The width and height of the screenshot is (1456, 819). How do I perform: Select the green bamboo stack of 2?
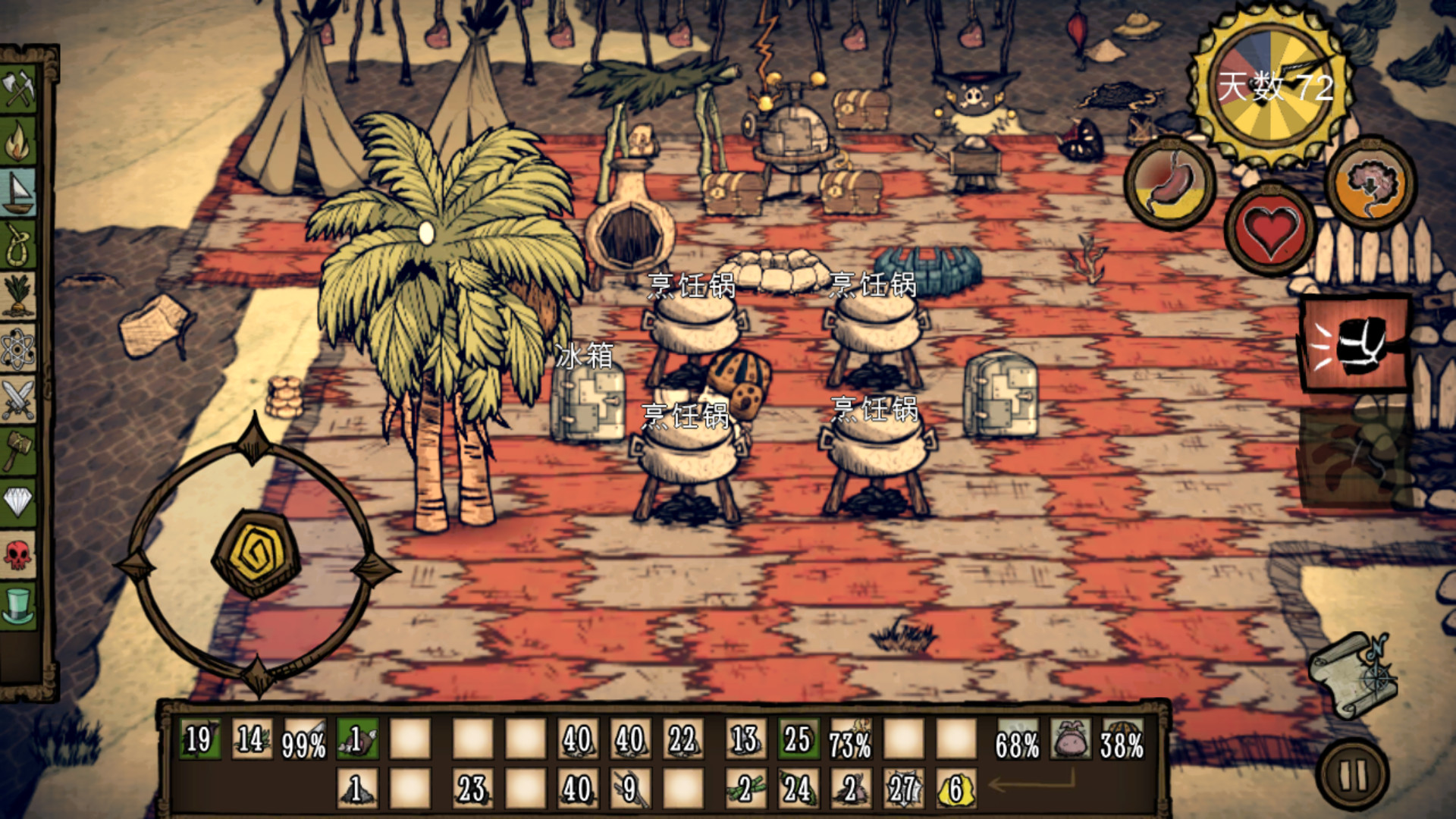point(745,789)
